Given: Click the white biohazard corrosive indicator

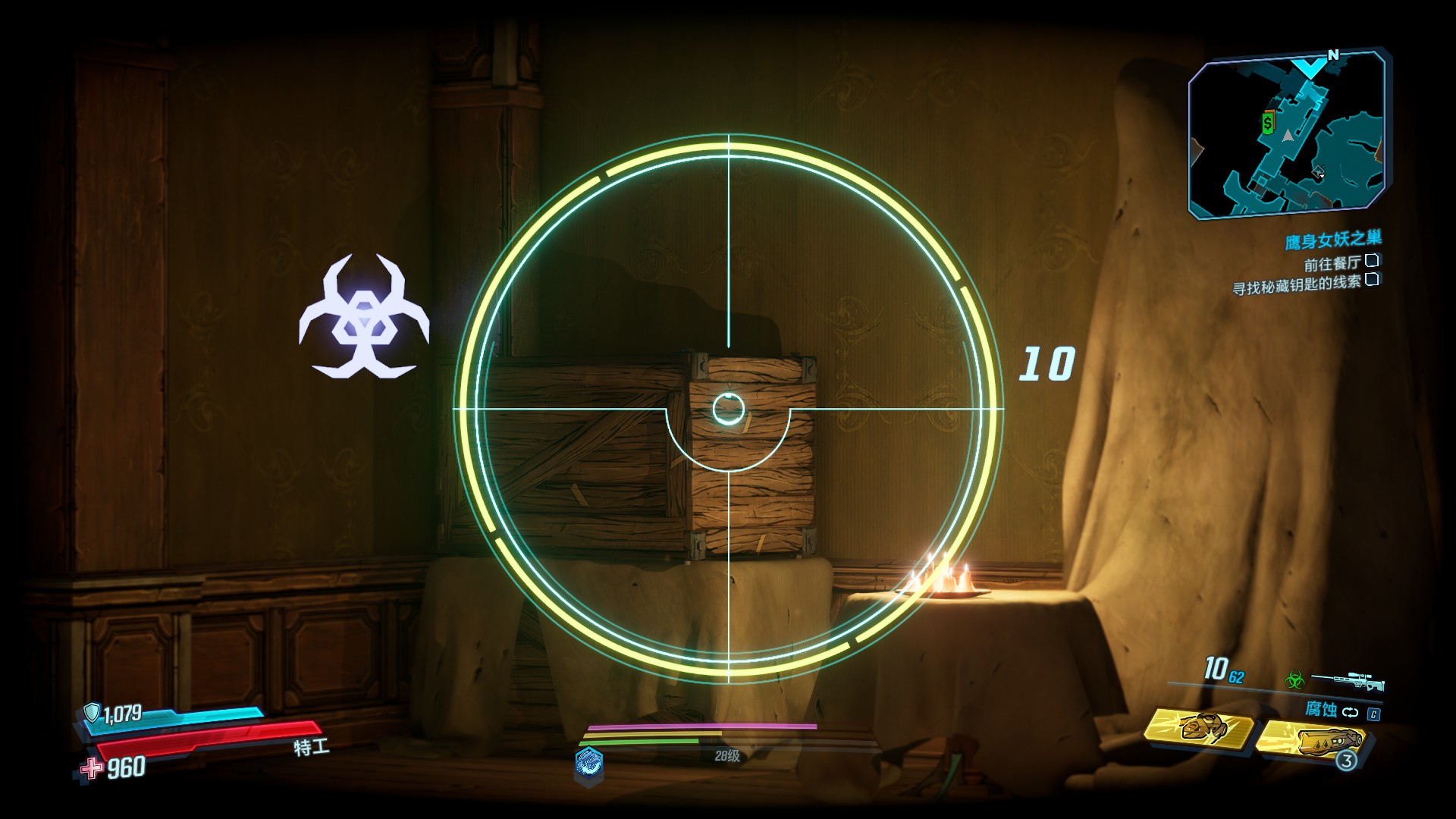Looking at the screenshot, I should tap(364, 318).
